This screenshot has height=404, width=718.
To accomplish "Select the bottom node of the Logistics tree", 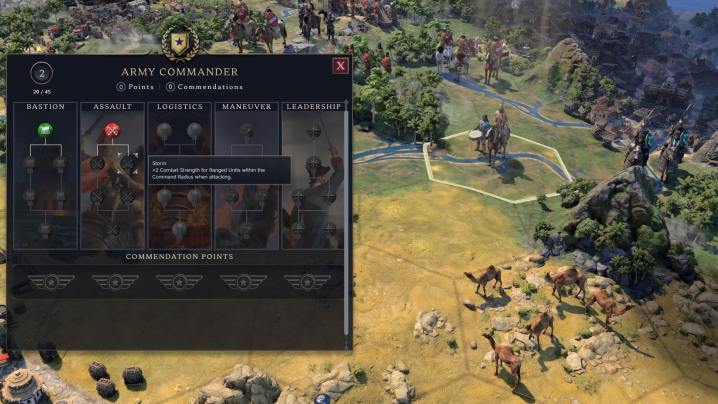I will [180, 230].
